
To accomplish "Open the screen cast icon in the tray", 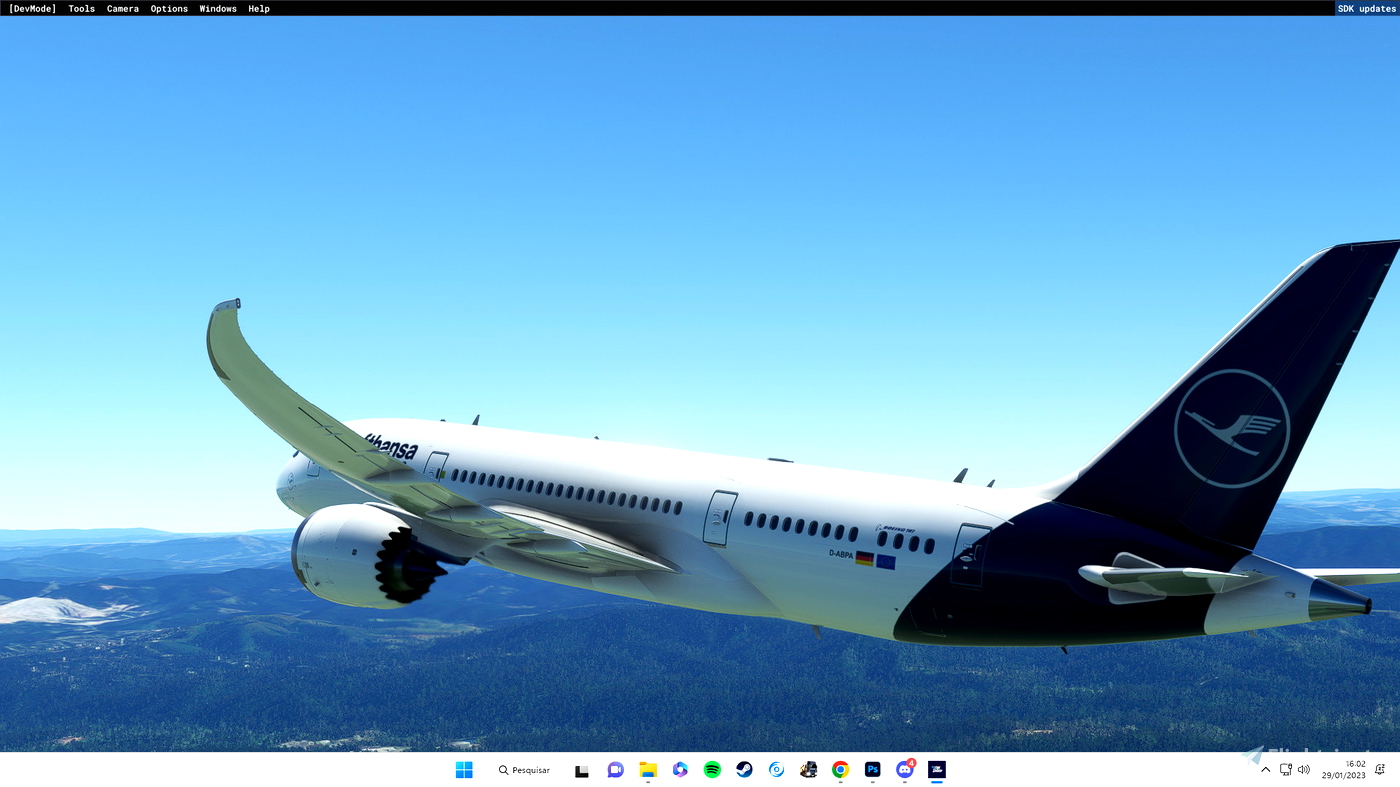I will click(1284, 769).
